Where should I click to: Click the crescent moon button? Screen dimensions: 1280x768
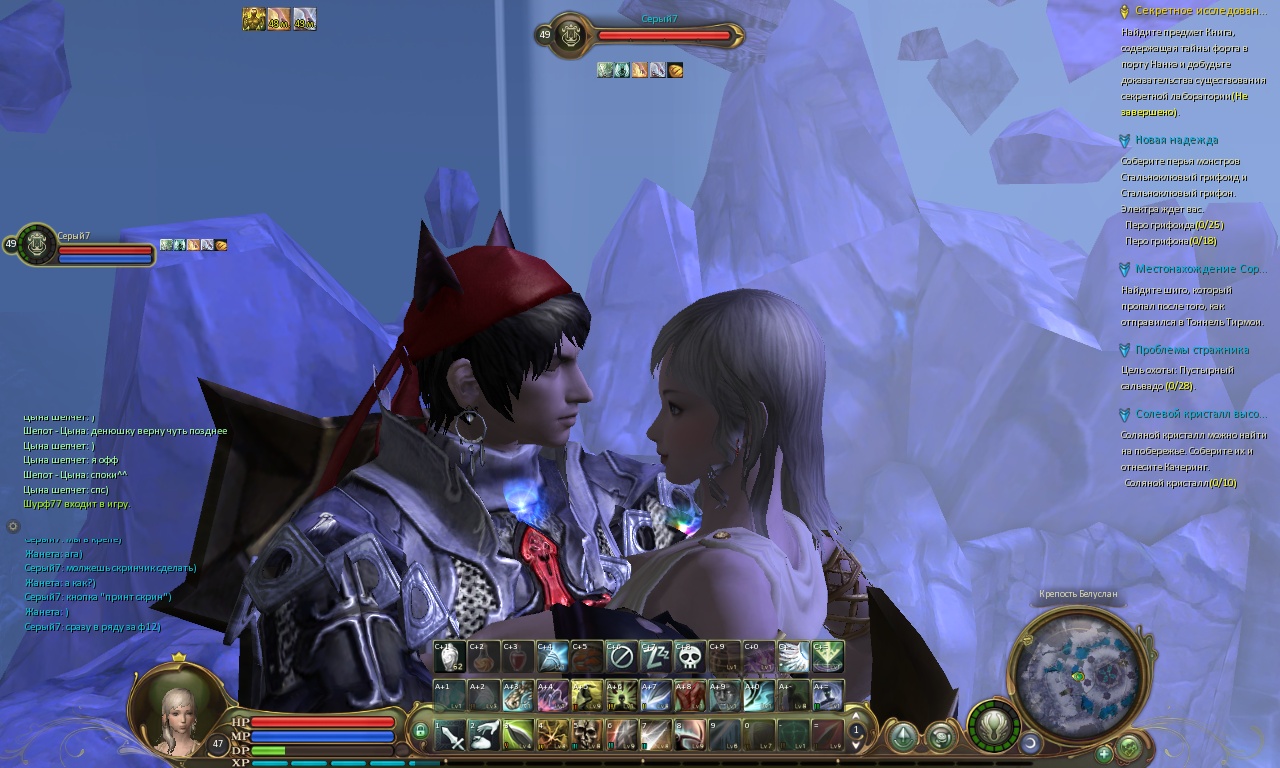click(x=1031, y=743)
